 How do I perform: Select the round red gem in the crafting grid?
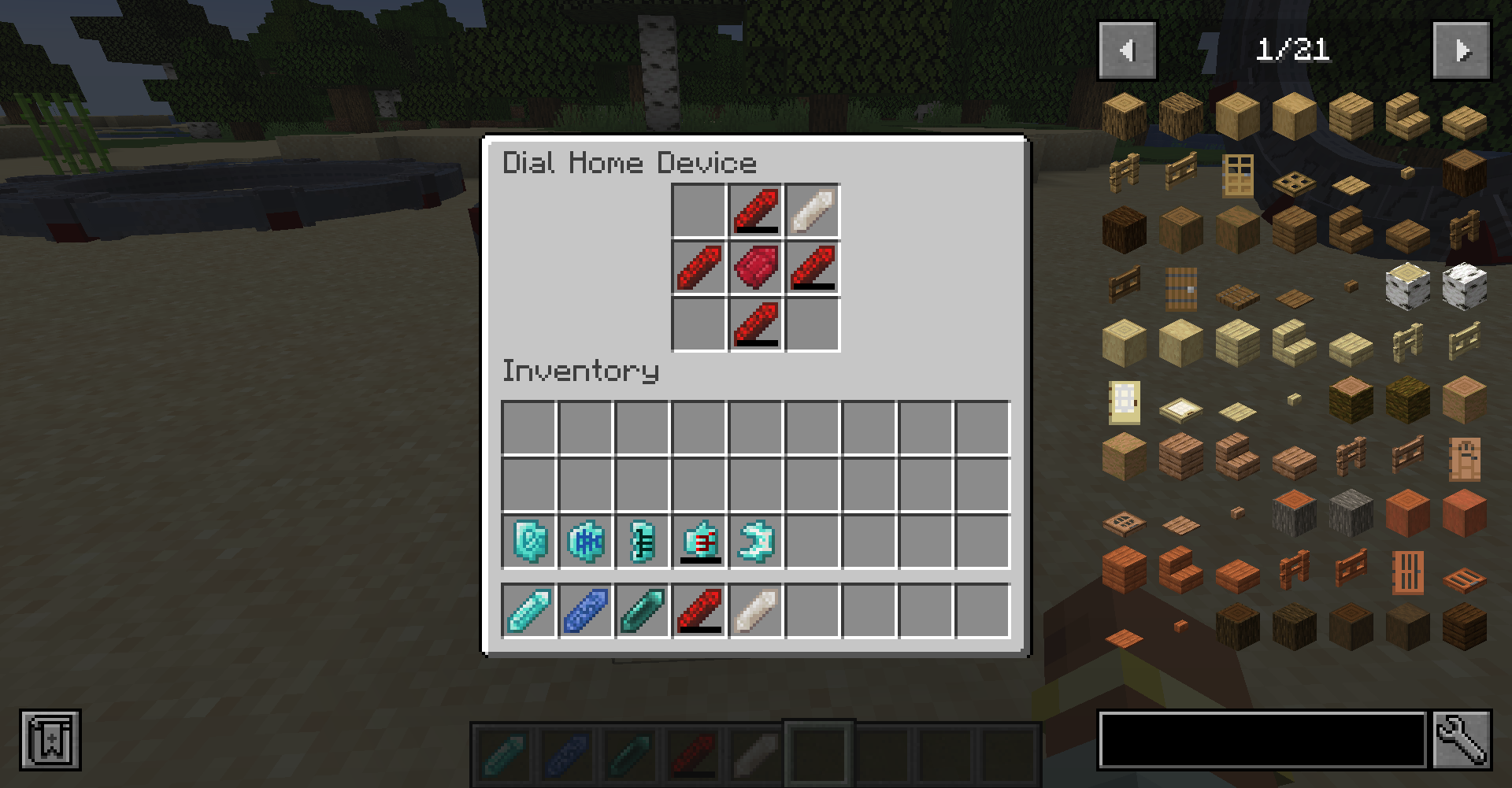tap(756, 268)
